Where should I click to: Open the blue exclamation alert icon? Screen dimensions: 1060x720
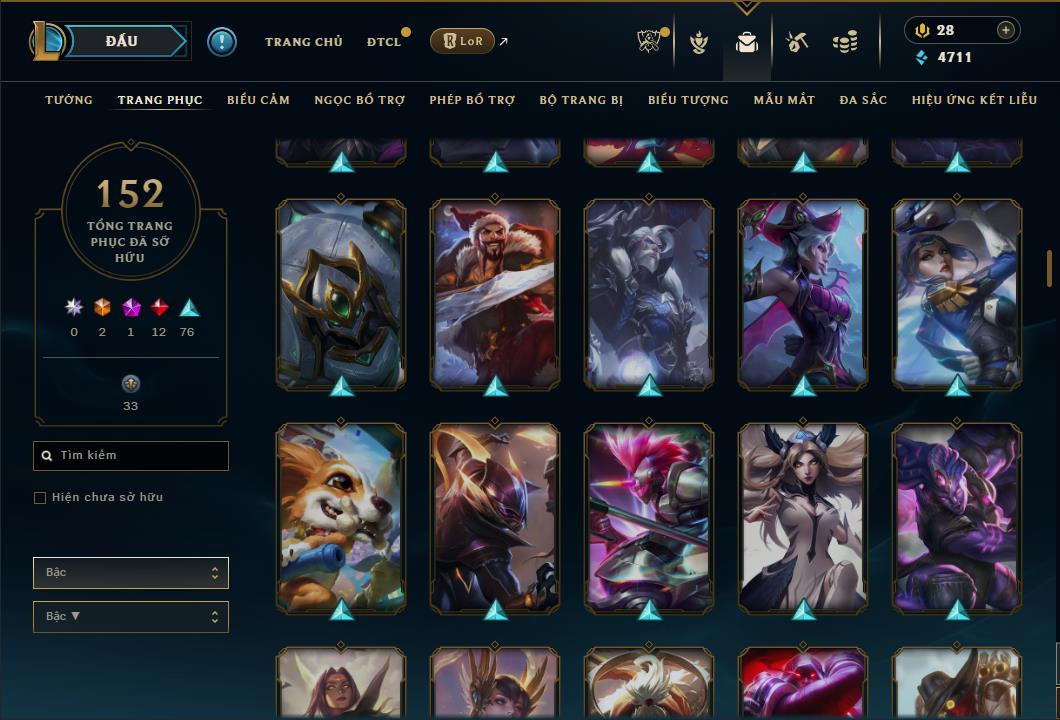coord(222,41)
